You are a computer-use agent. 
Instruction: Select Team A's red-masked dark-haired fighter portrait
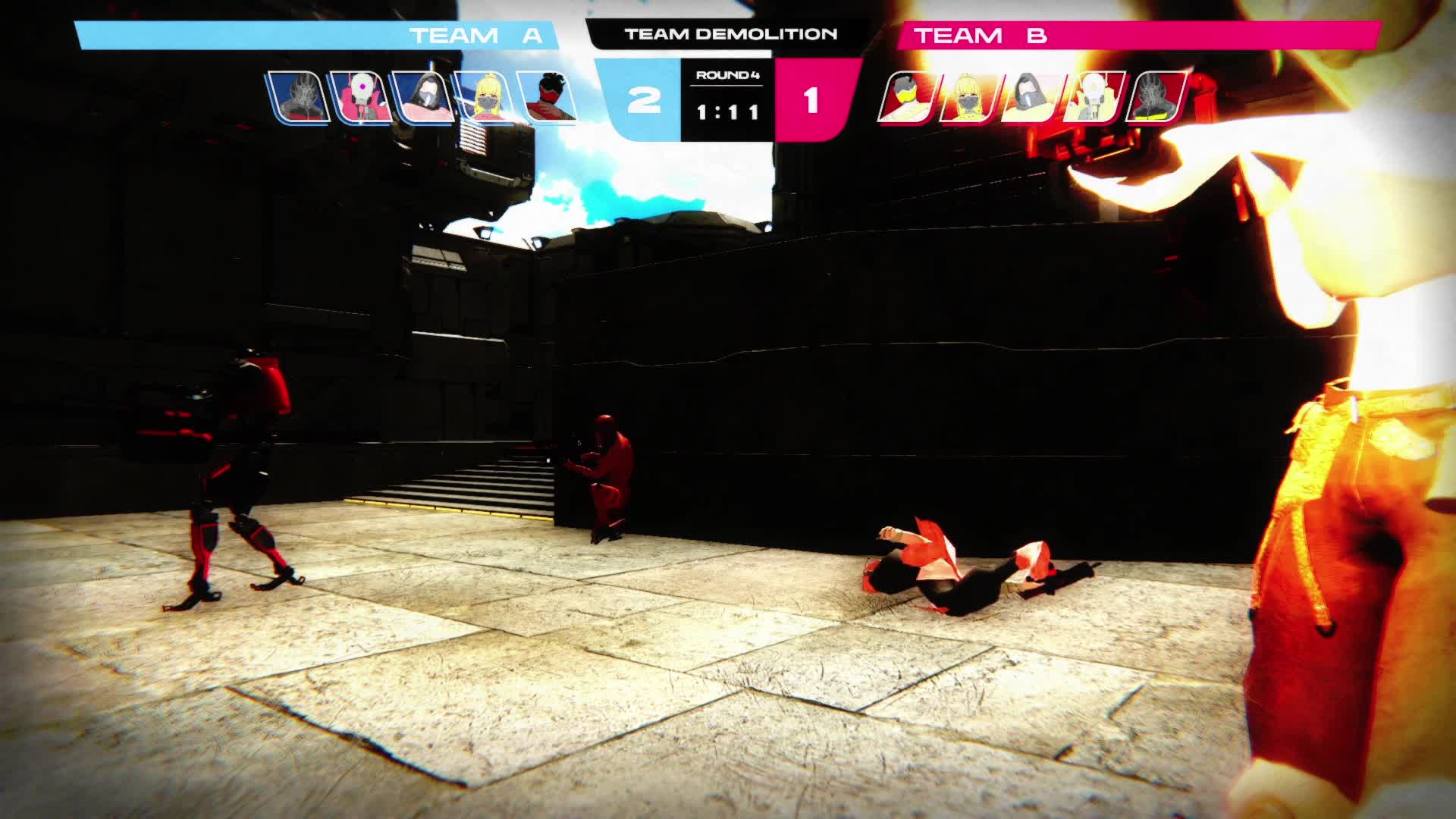[x=548, y=97]
